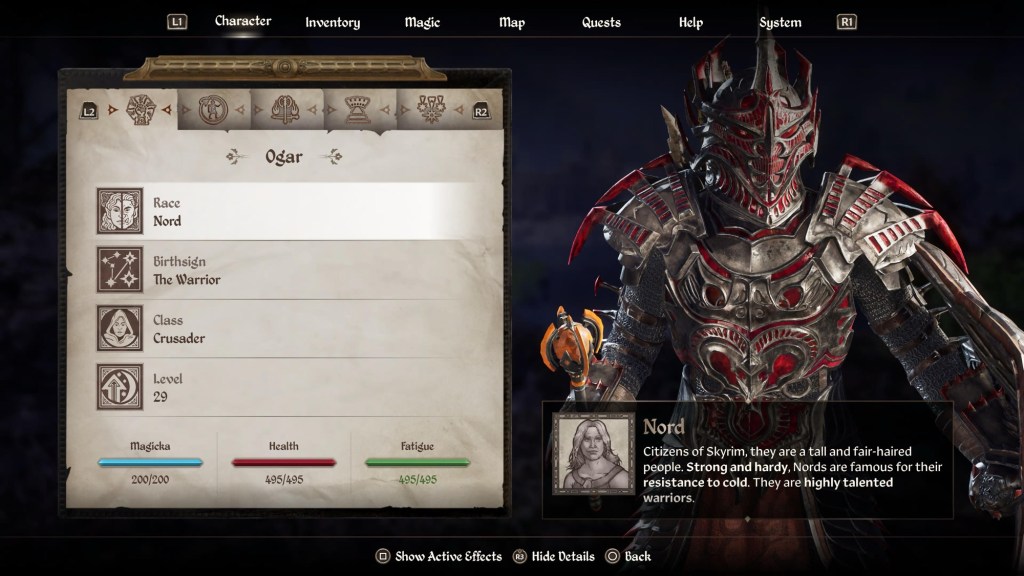1024x576 pixels.
Task: Switch to the crown on pedestal tab
Action: [358, 109]
